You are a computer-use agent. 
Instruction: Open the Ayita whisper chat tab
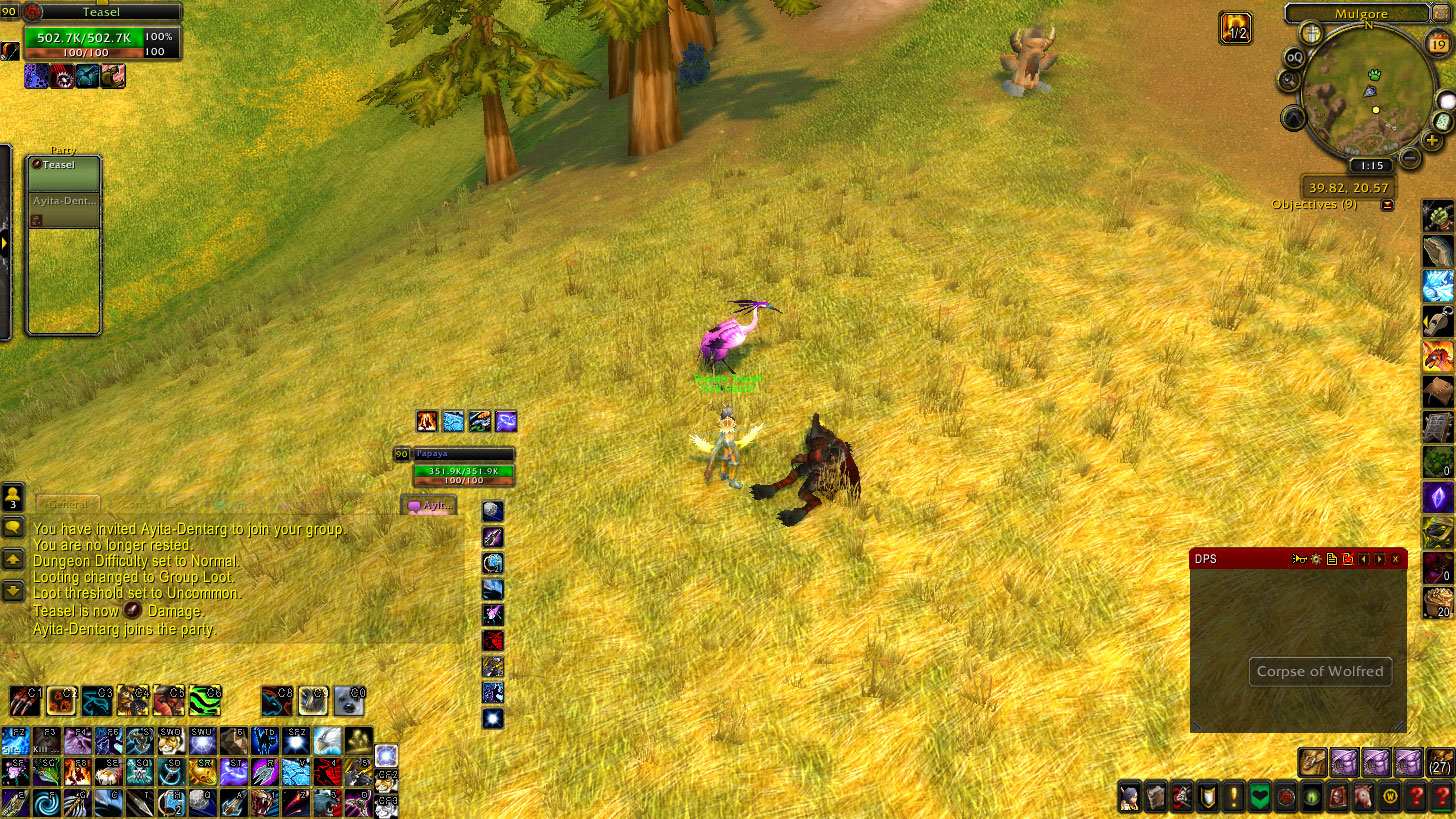coord(430,506)
